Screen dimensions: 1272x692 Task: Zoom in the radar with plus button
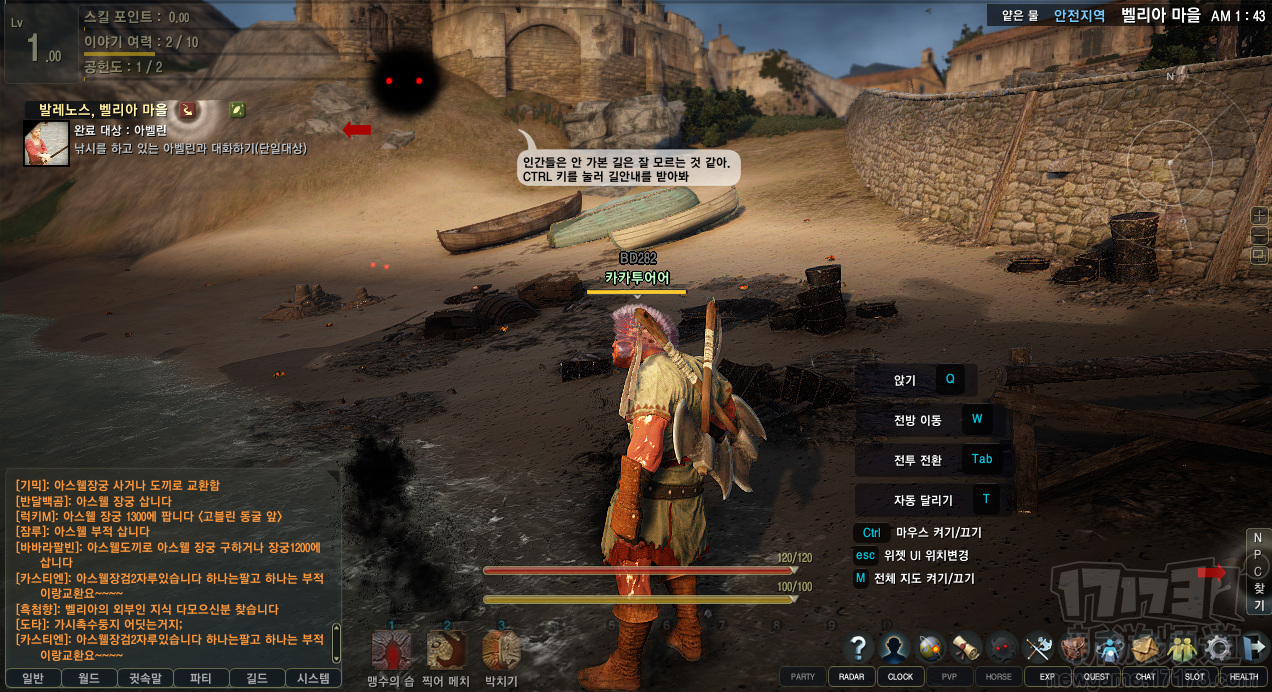1259,215
